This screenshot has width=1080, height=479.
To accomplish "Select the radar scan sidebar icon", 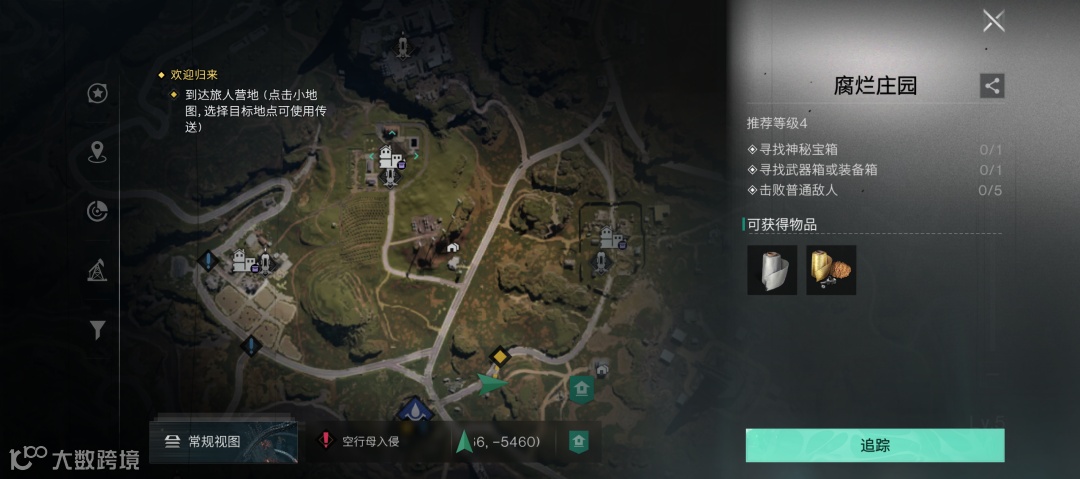I will 97,211.
